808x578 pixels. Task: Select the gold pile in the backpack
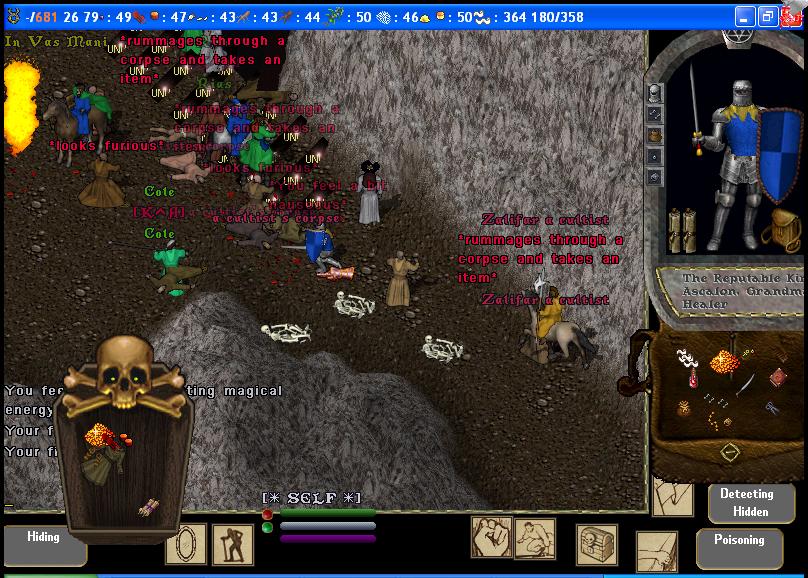tap(723, 361)
